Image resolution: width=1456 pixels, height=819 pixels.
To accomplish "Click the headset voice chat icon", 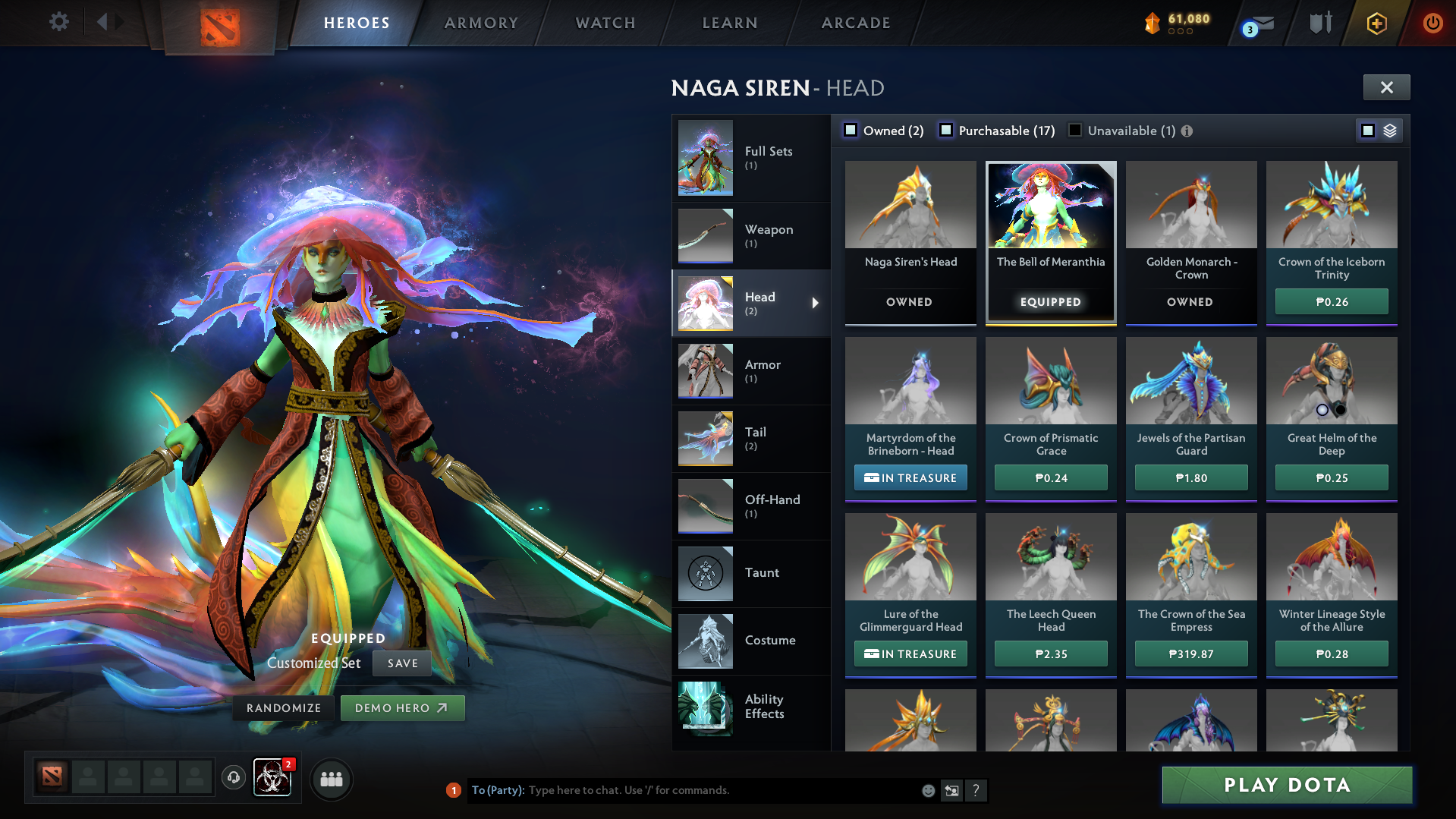I will click(x=233, y=778).
